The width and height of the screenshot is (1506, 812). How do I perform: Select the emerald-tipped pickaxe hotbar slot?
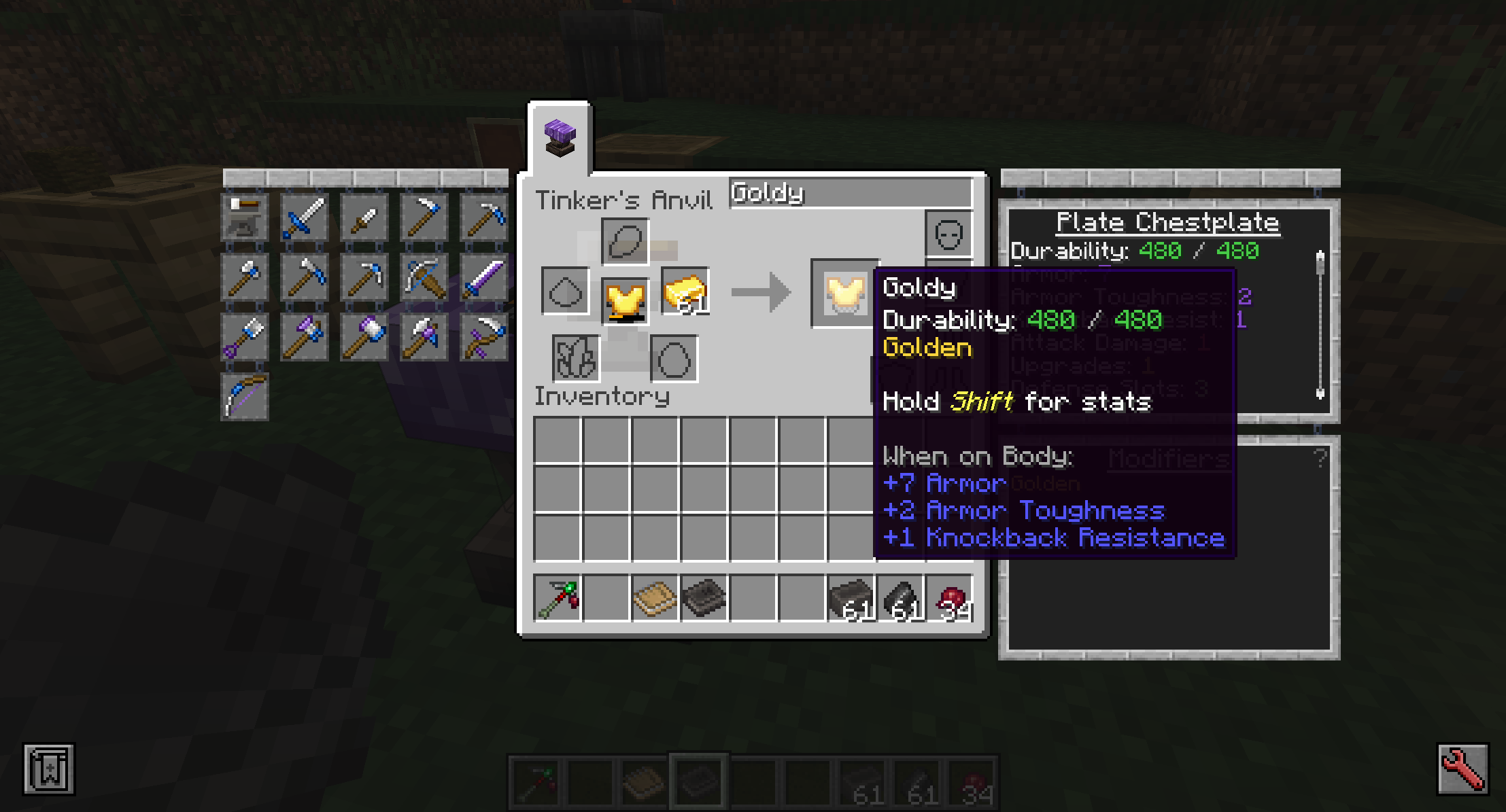pyautogui.click(x=558, y=599)
